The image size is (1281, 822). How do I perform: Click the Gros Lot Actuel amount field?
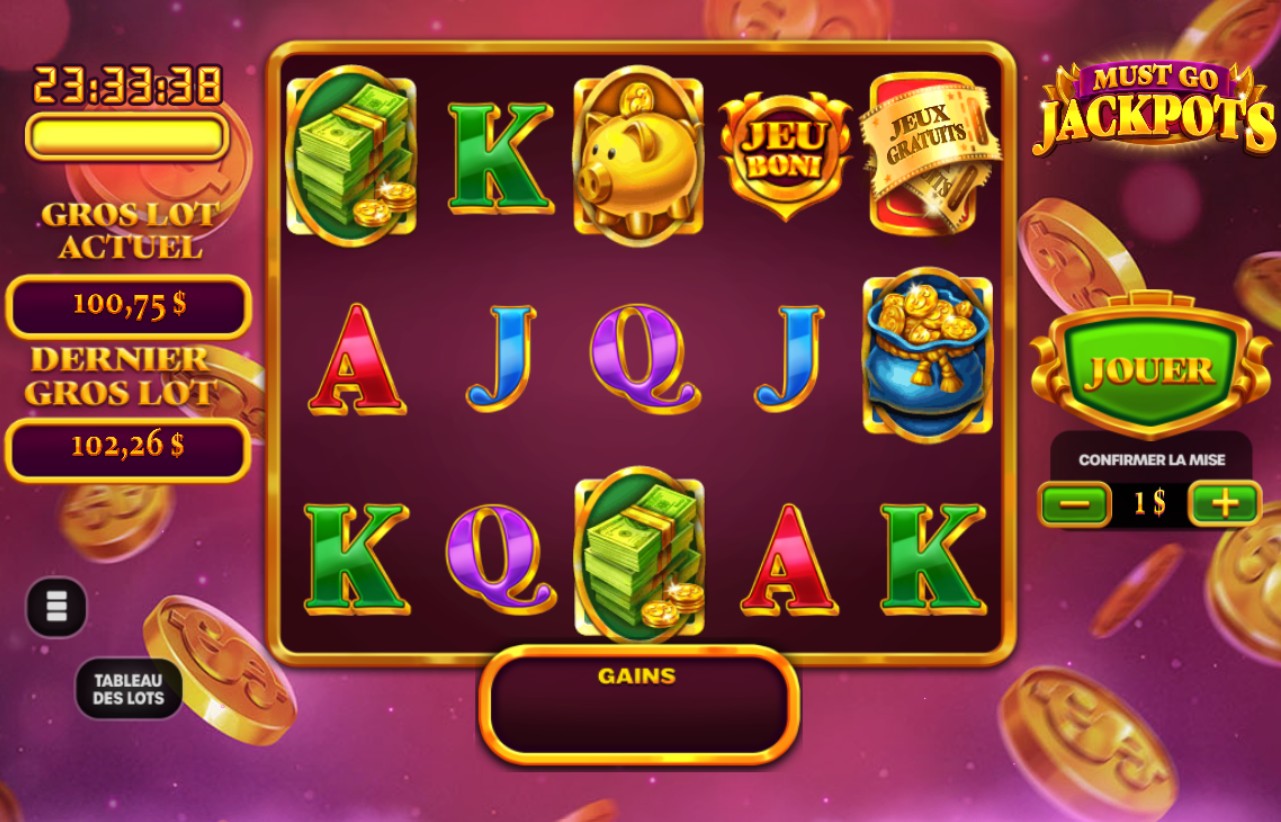tap(126, 306)
